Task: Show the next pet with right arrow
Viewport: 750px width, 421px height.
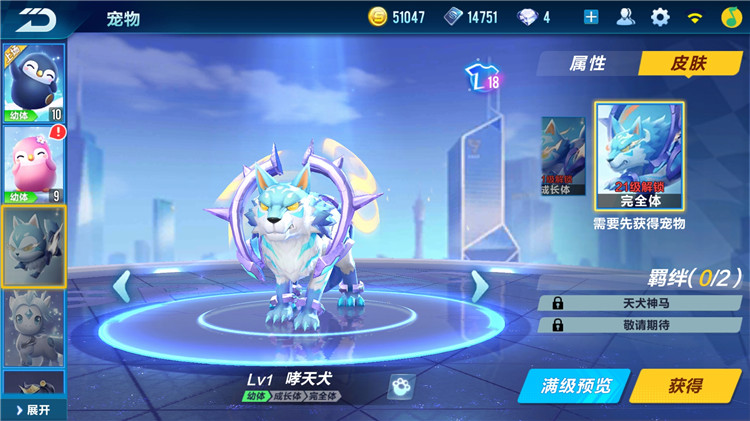Action: 479,286
